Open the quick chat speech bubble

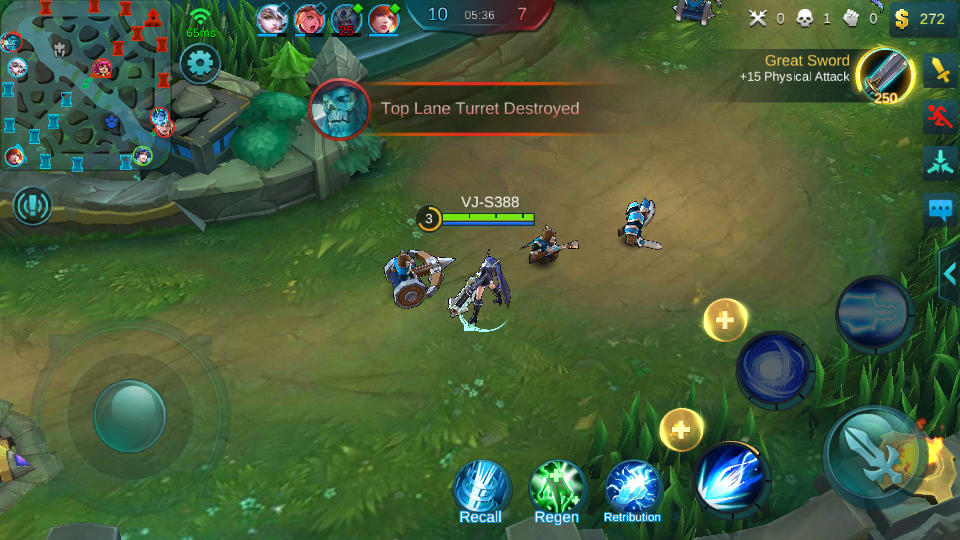pos(940,210)
